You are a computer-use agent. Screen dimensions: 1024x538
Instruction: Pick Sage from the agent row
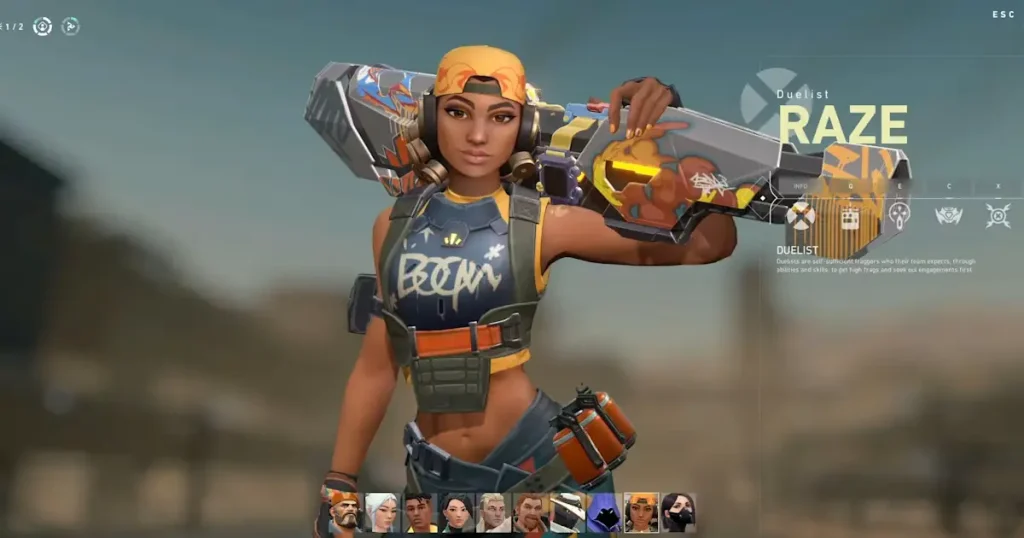click(456, 512)
